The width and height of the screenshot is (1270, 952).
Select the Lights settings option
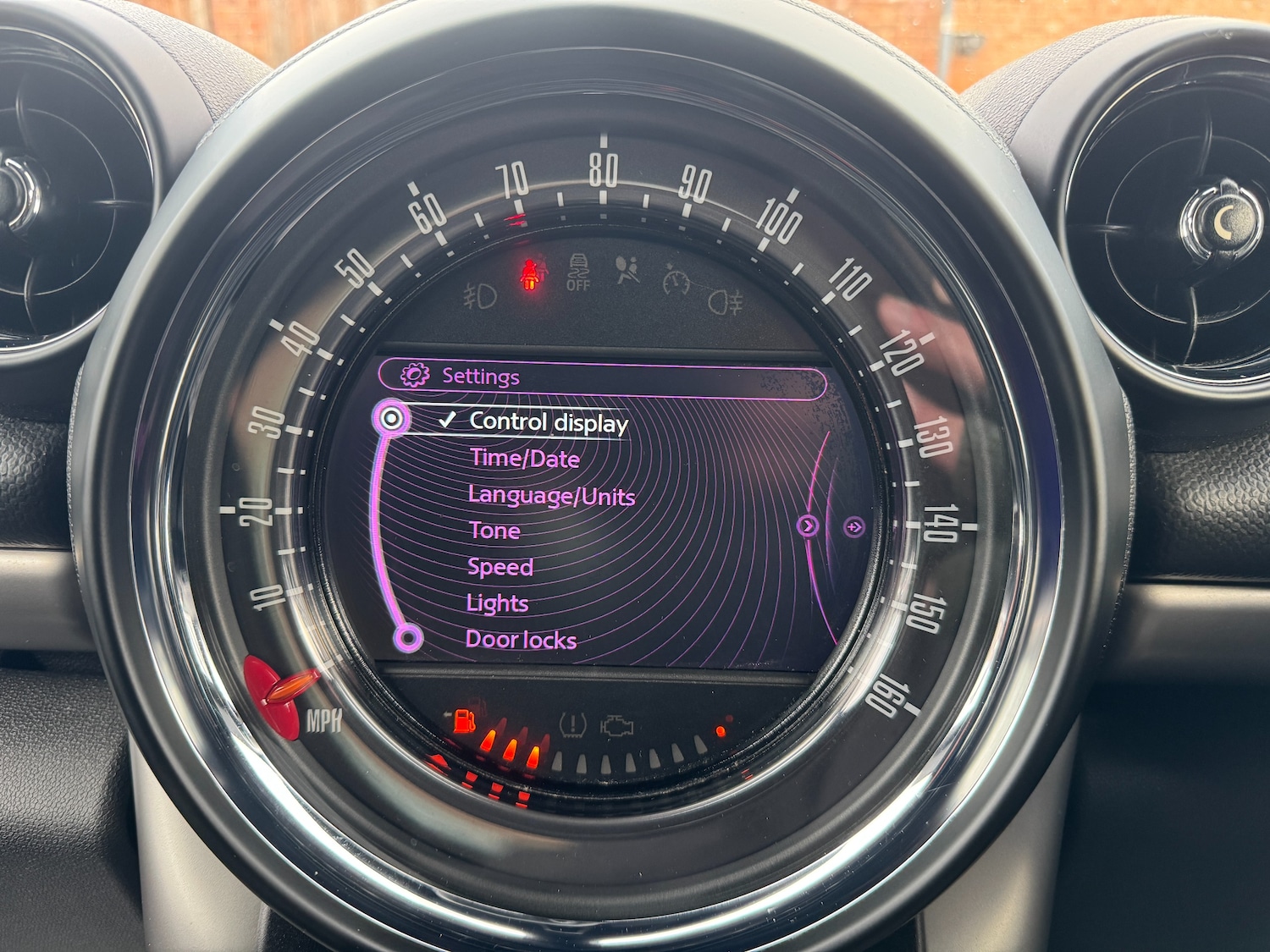[496, 603]
